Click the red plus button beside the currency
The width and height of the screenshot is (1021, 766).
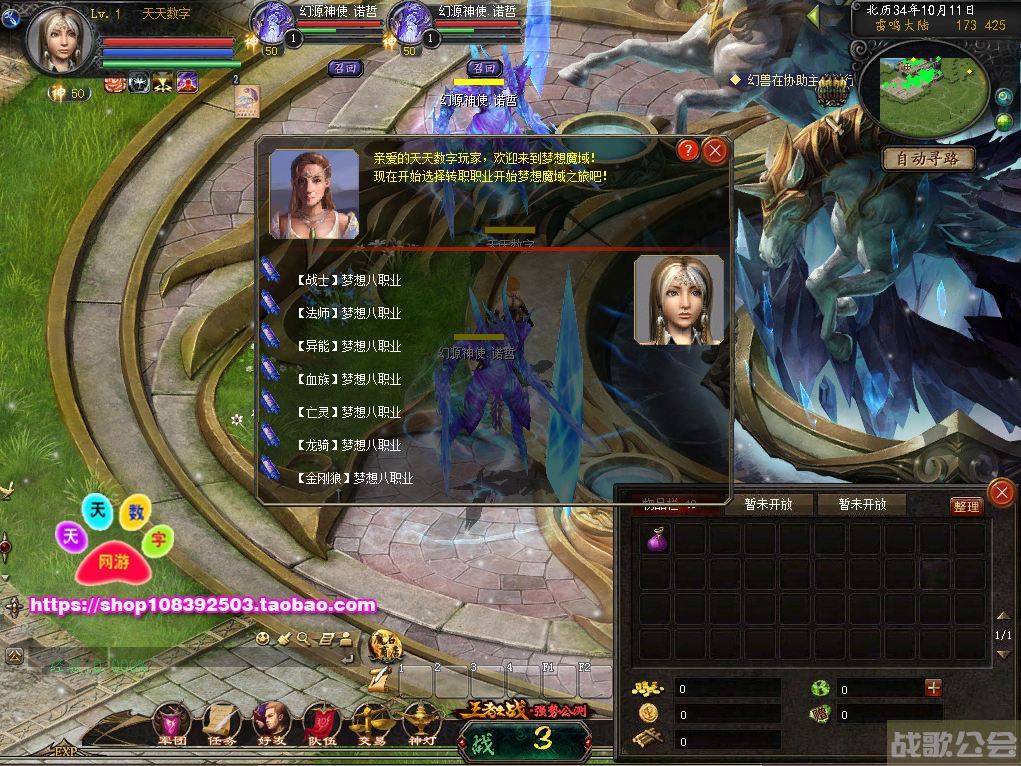(x=933, y=687)
